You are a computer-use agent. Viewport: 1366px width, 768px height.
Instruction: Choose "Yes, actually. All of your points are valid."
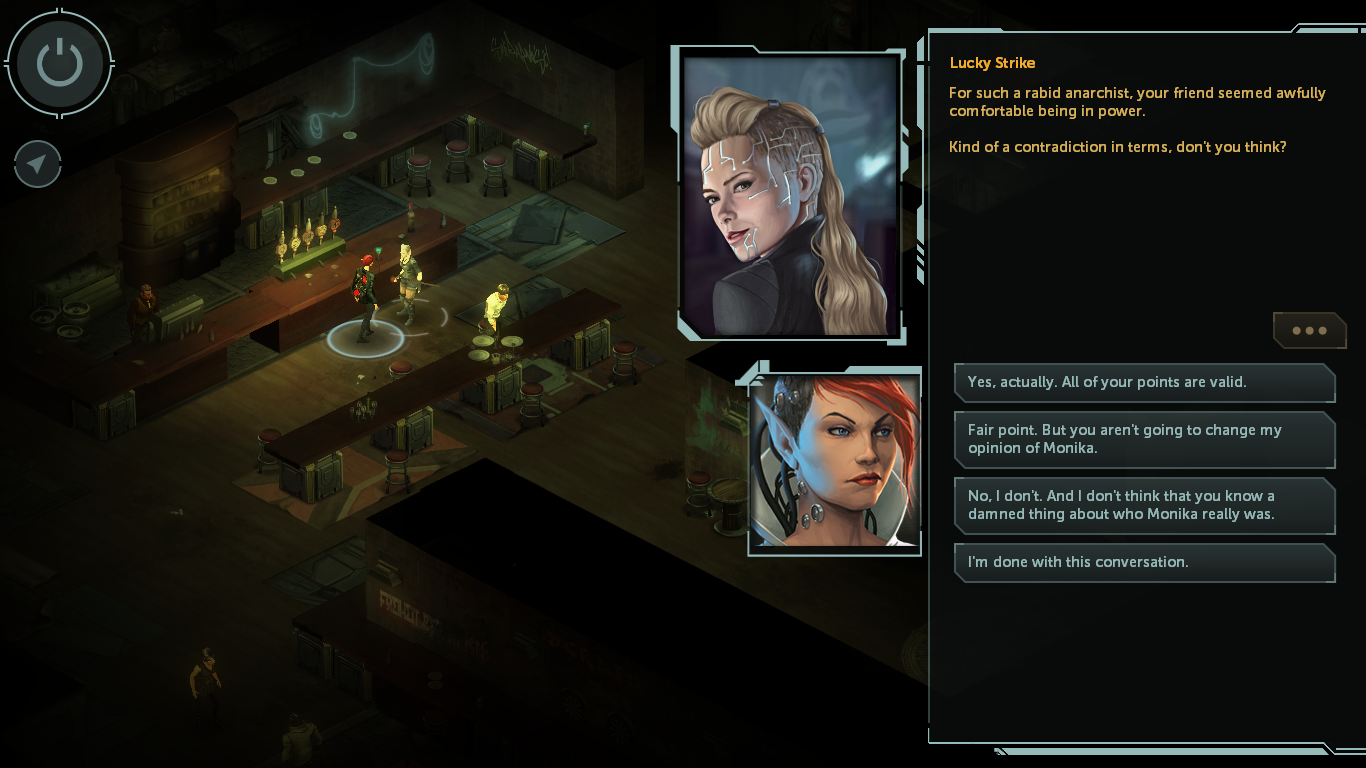1144,382
